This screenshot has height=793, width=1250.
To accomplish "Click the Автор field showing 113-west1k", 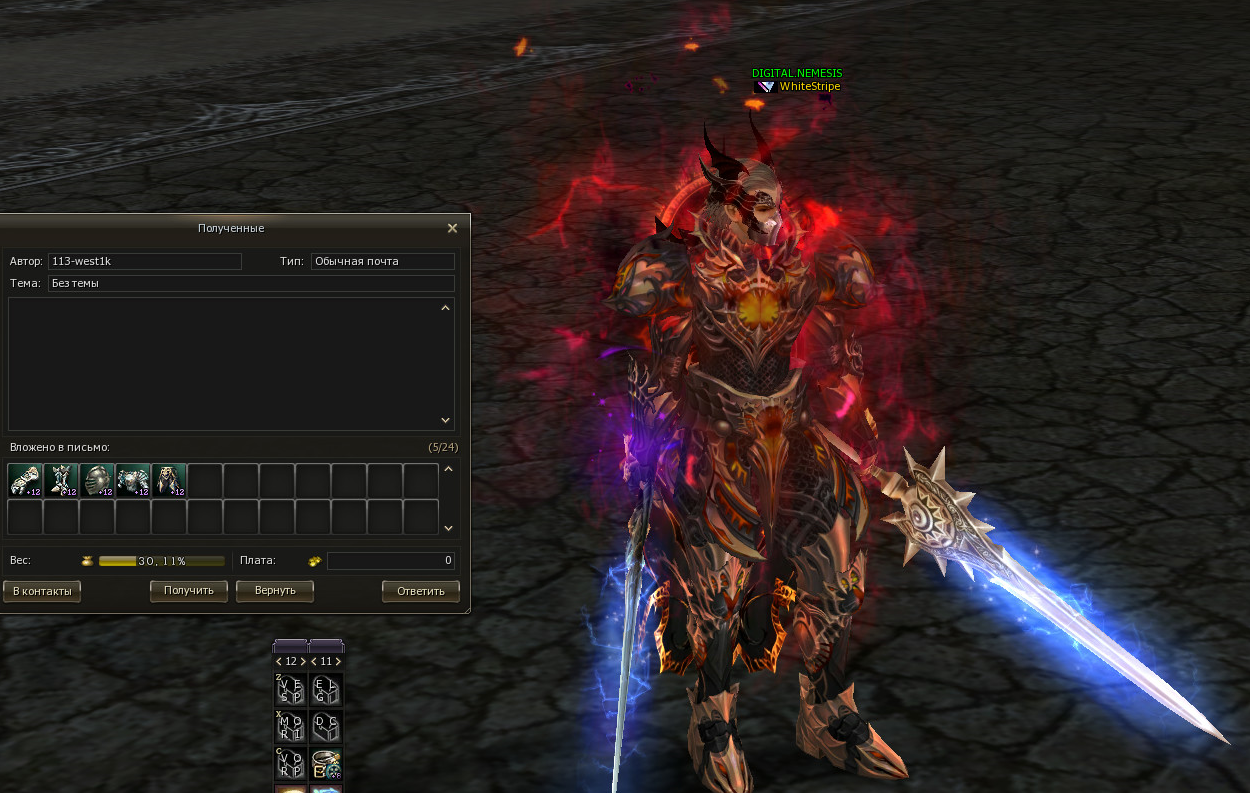I will point(145,261).
